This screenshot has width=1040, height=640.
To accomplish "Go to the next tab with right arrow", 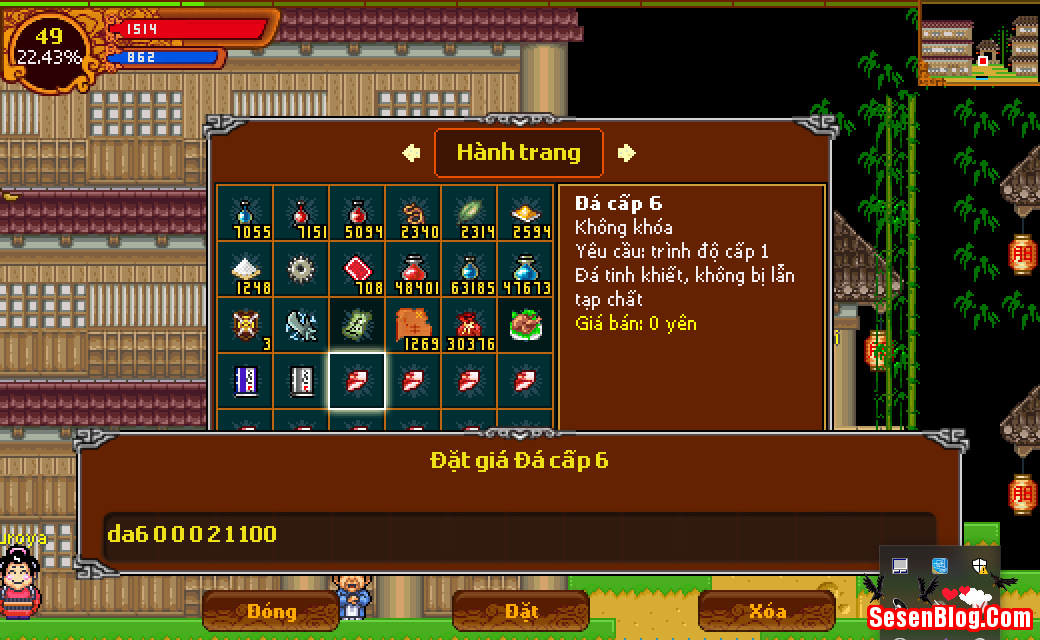I will [627, 153].
